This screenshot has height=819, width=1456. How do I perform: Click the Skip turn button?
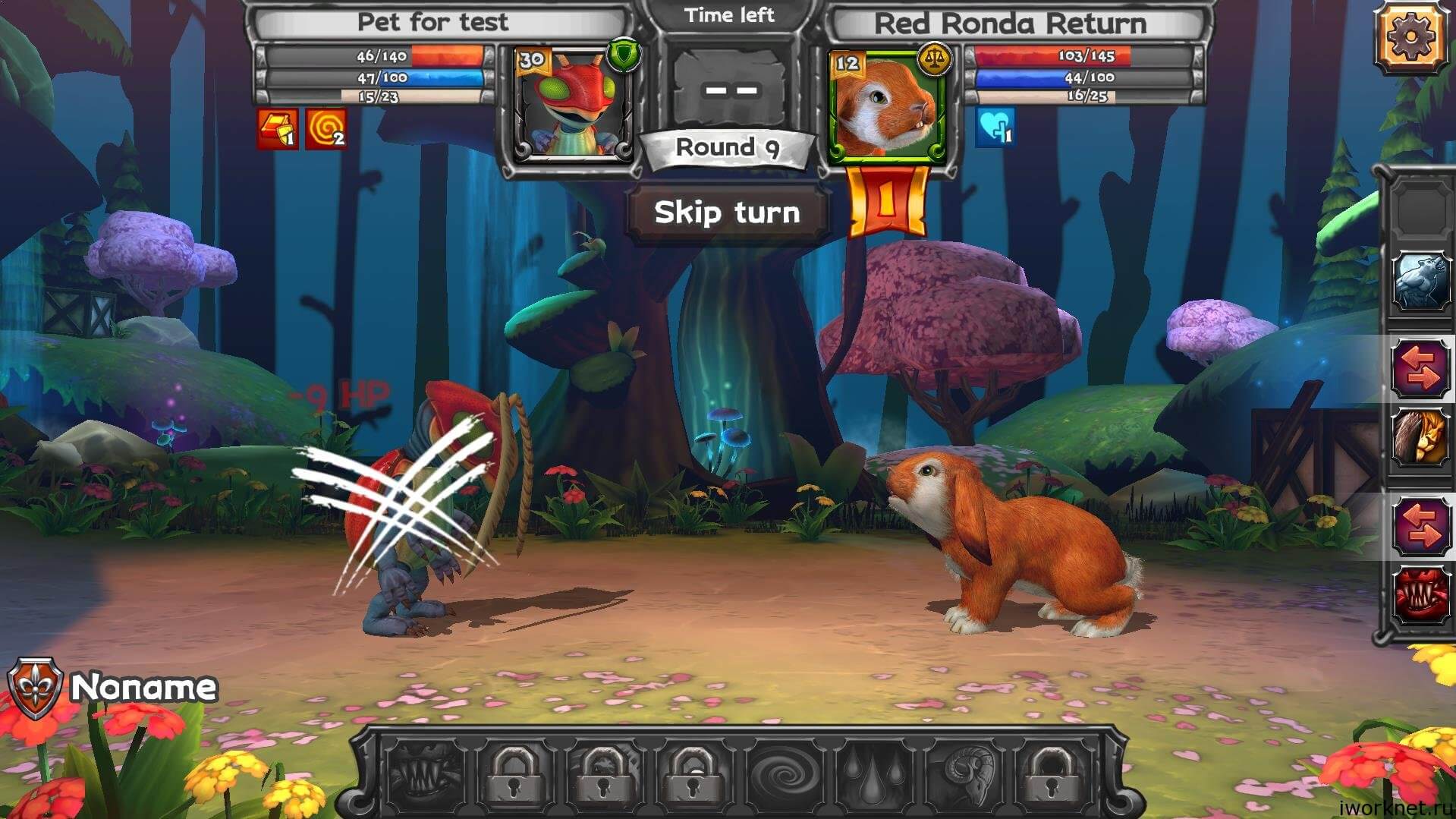coord(727,213)
